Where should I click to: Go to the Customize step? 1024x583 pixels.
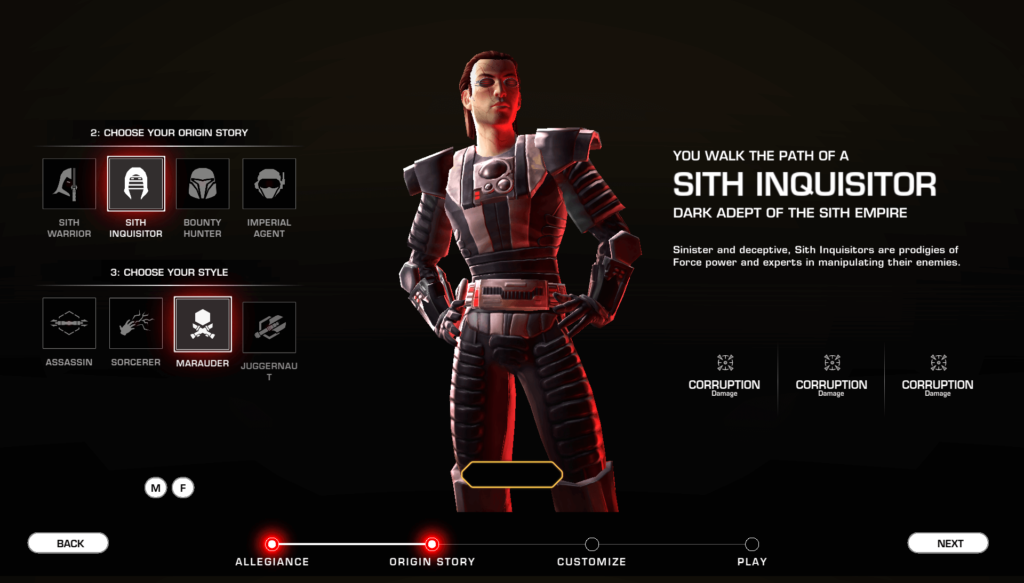coord(592,544)
